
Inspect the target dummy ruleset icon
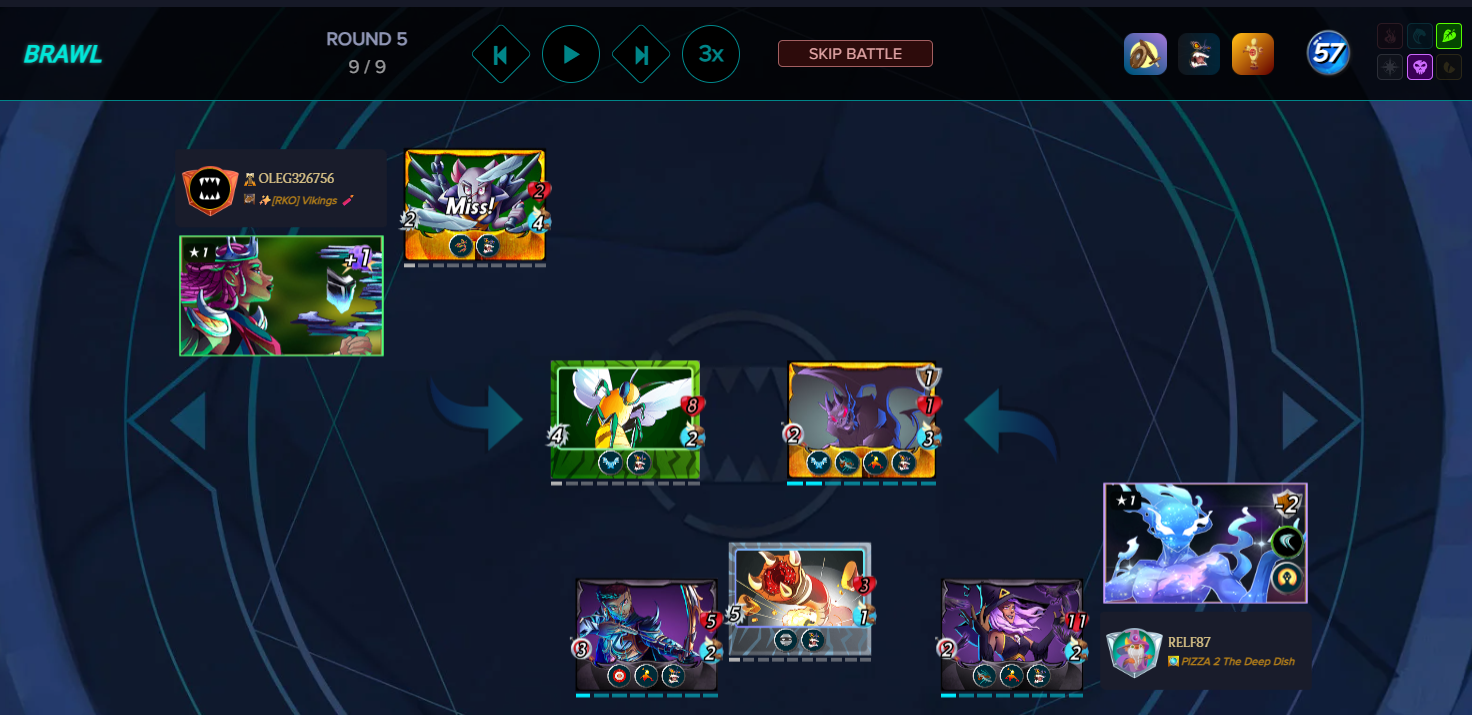pos(1253,54)
